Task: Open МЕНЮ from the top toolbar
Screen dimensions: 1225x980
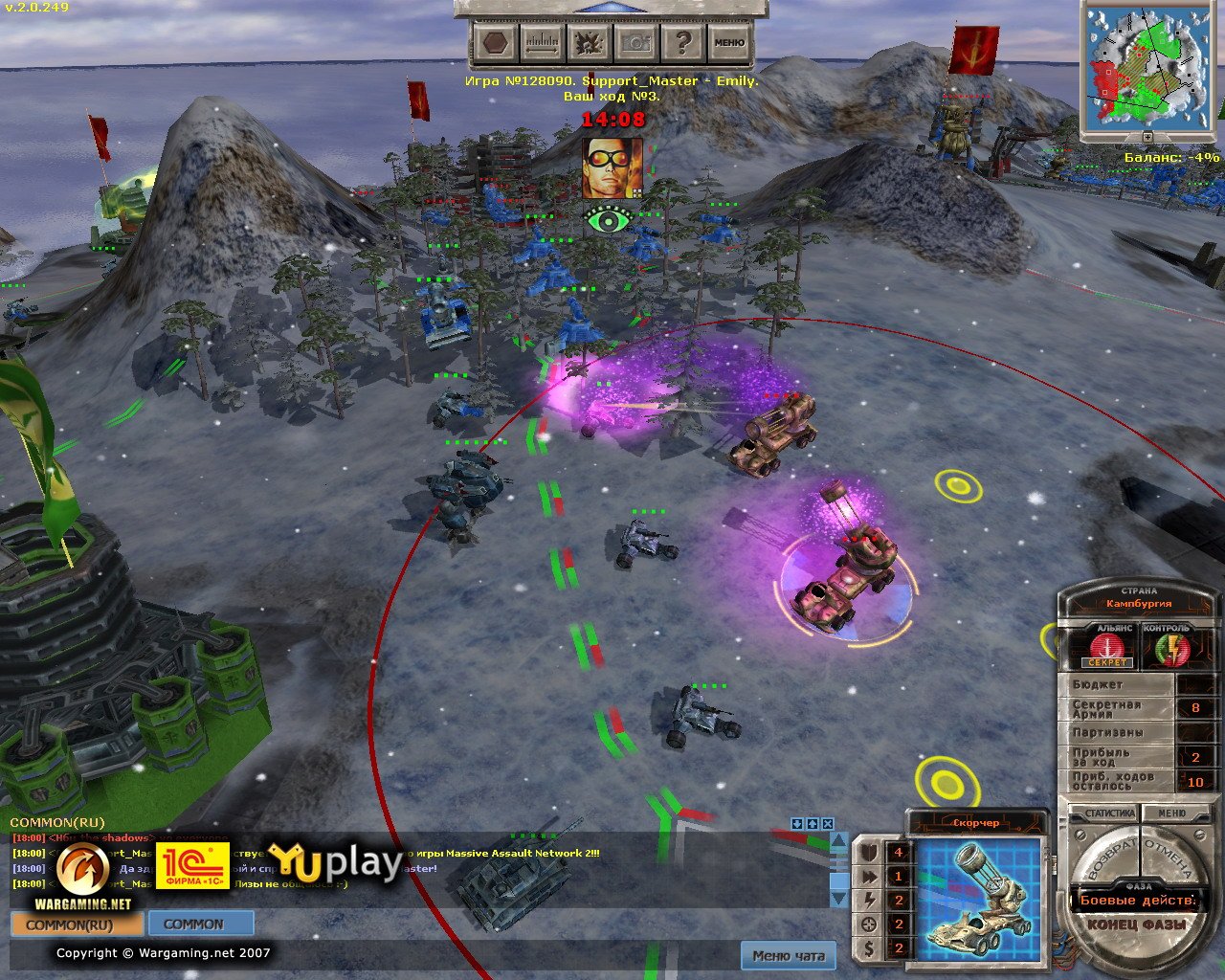Action: pyautogui.click(x=730, y=42)
